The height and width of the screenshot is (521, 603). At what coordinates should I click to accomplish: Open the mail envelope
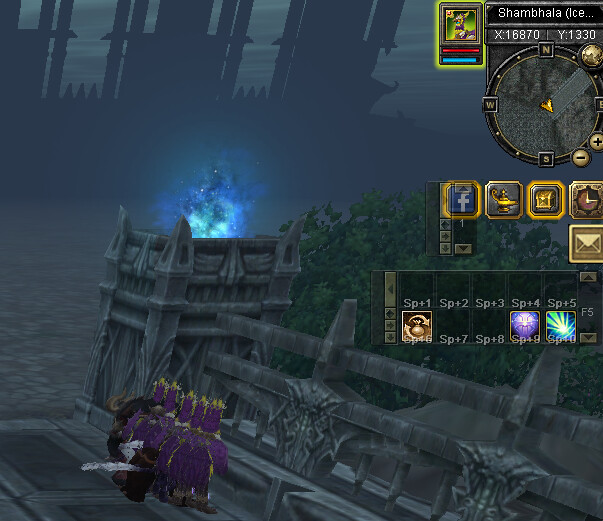click(587, 243)
